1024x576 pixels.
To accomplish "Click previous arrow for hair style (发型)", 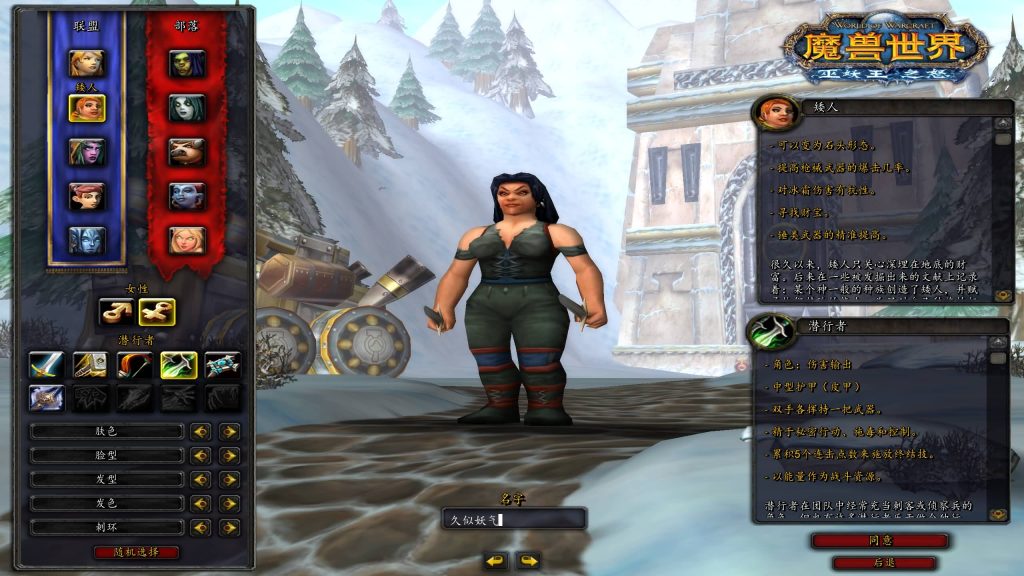I will (x=201, y=479).
